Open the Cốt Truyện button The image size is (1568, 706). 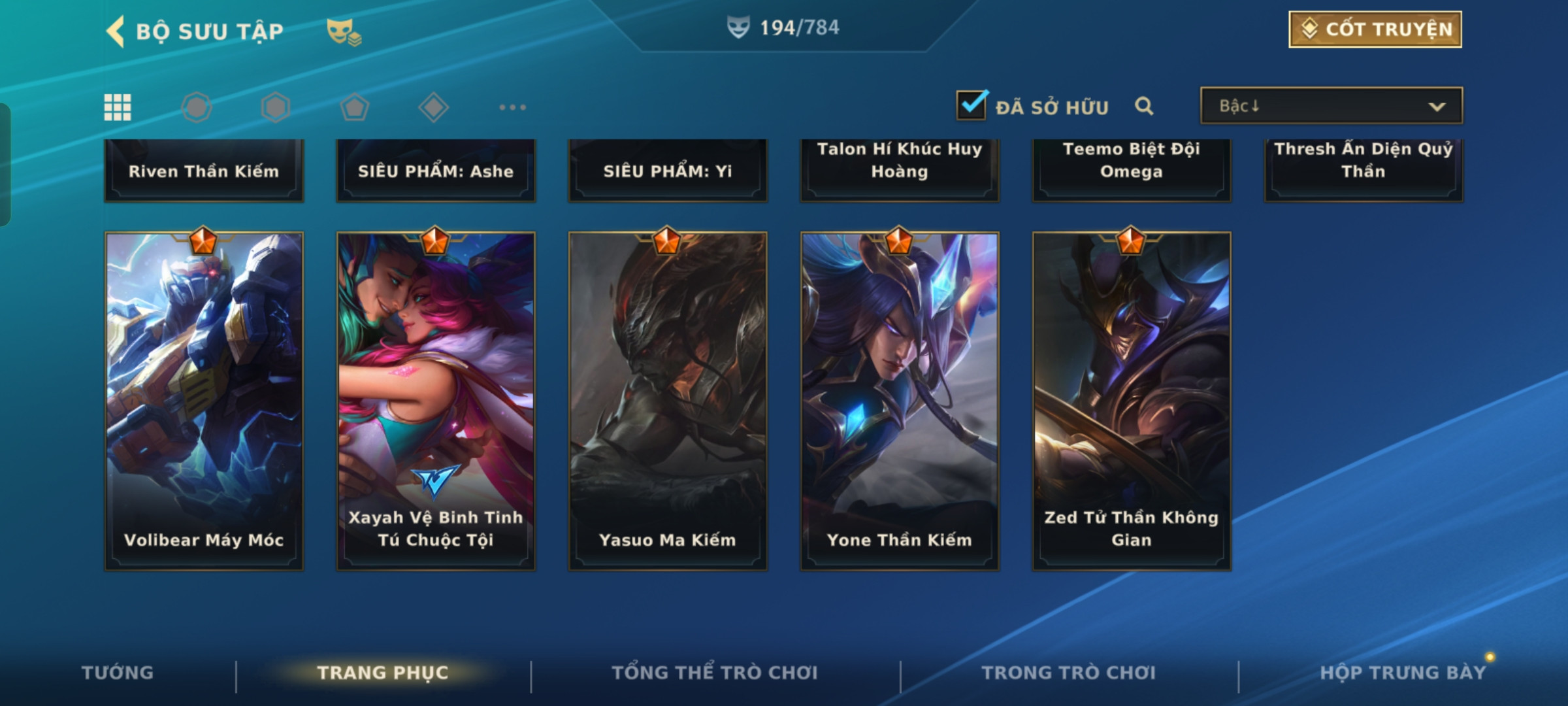[x=1375, y=29]
